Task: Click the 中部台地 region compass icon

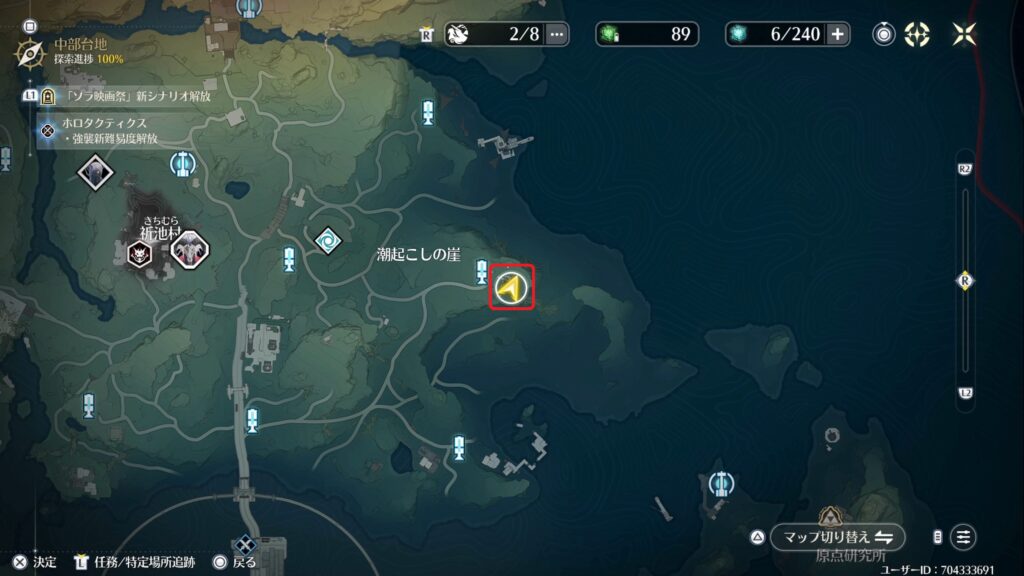Action: click(28, 52)
